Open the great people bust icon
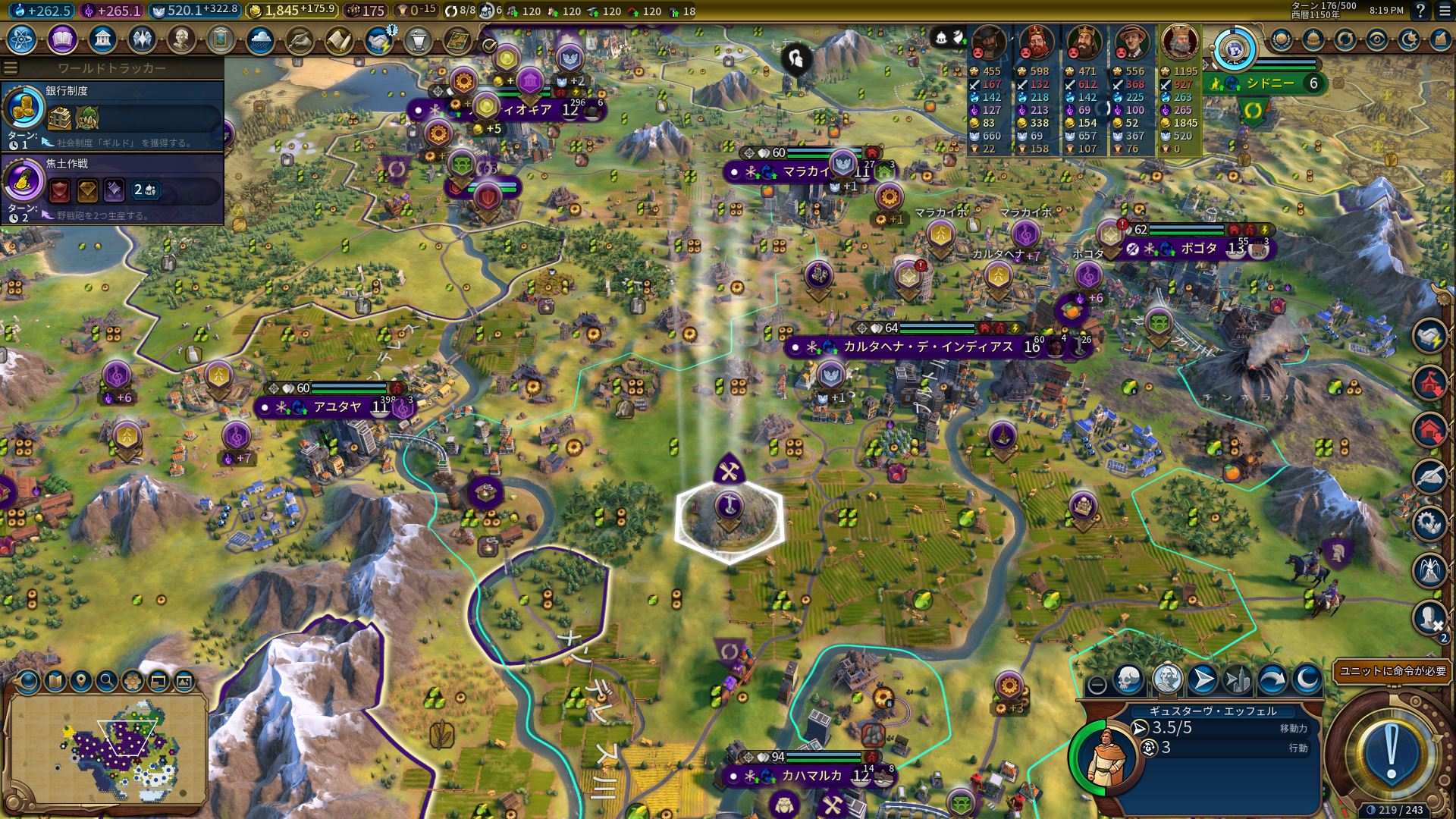Screen dimensions: 1456x819 click(x=181, y=39)
